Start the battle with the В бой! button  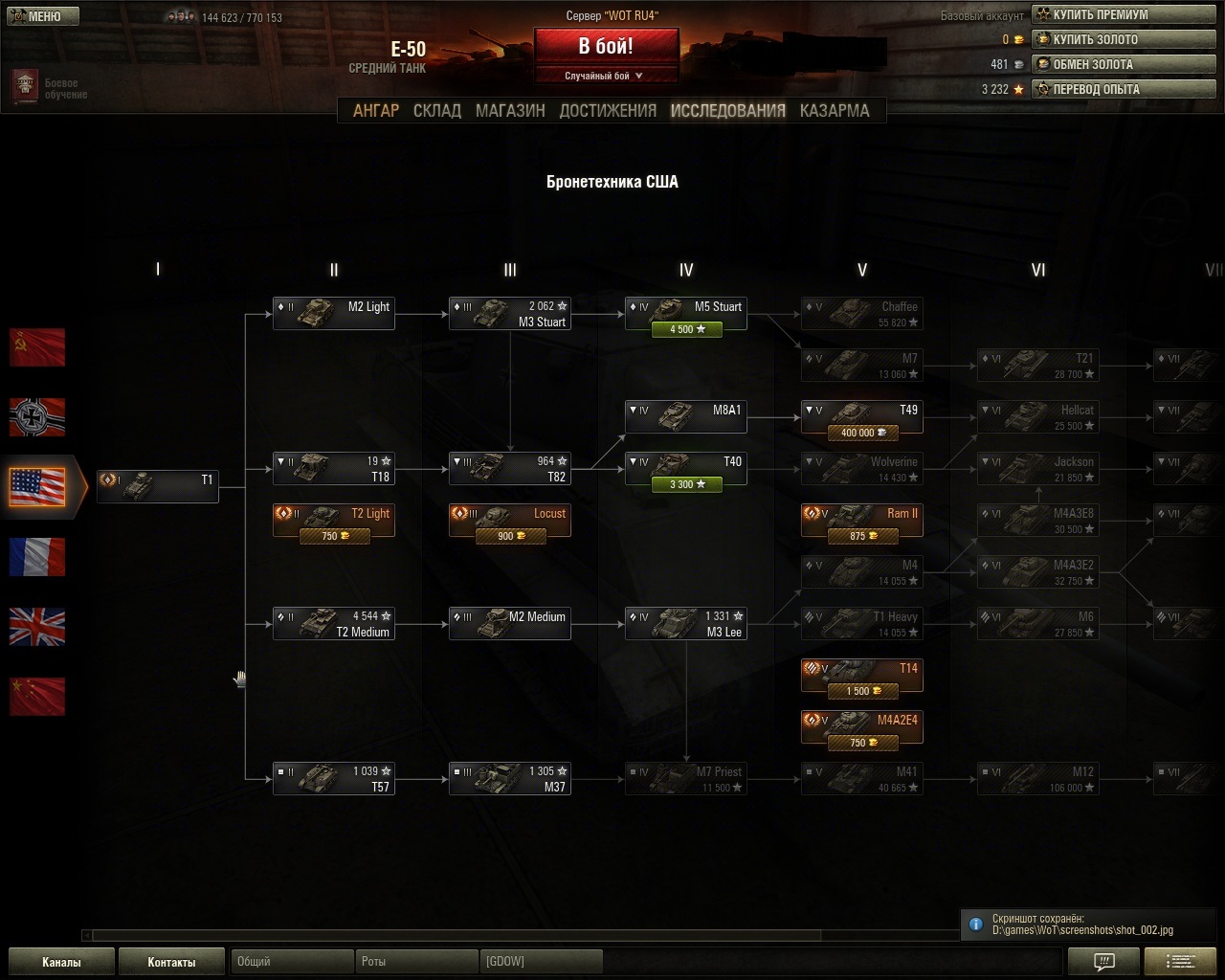point(606,46)
